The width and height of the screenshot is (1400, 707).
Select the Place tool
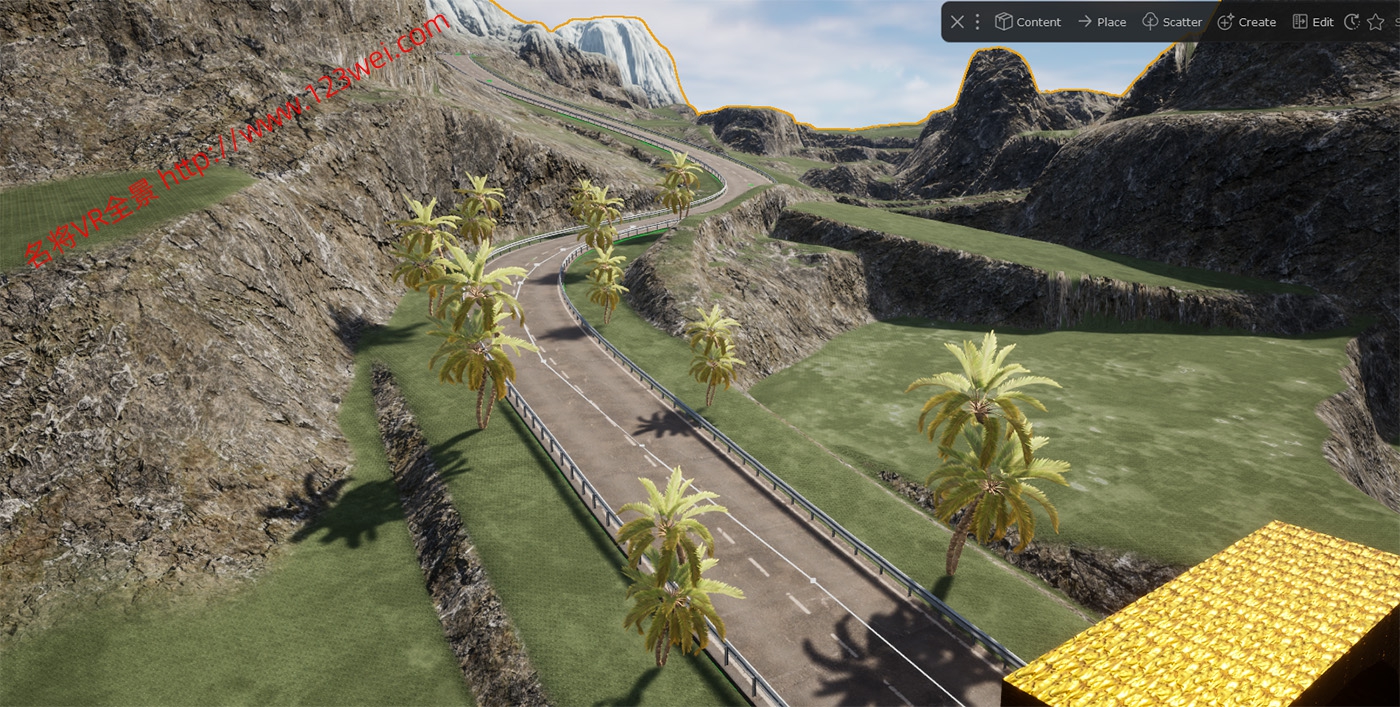pos(1101,22)
